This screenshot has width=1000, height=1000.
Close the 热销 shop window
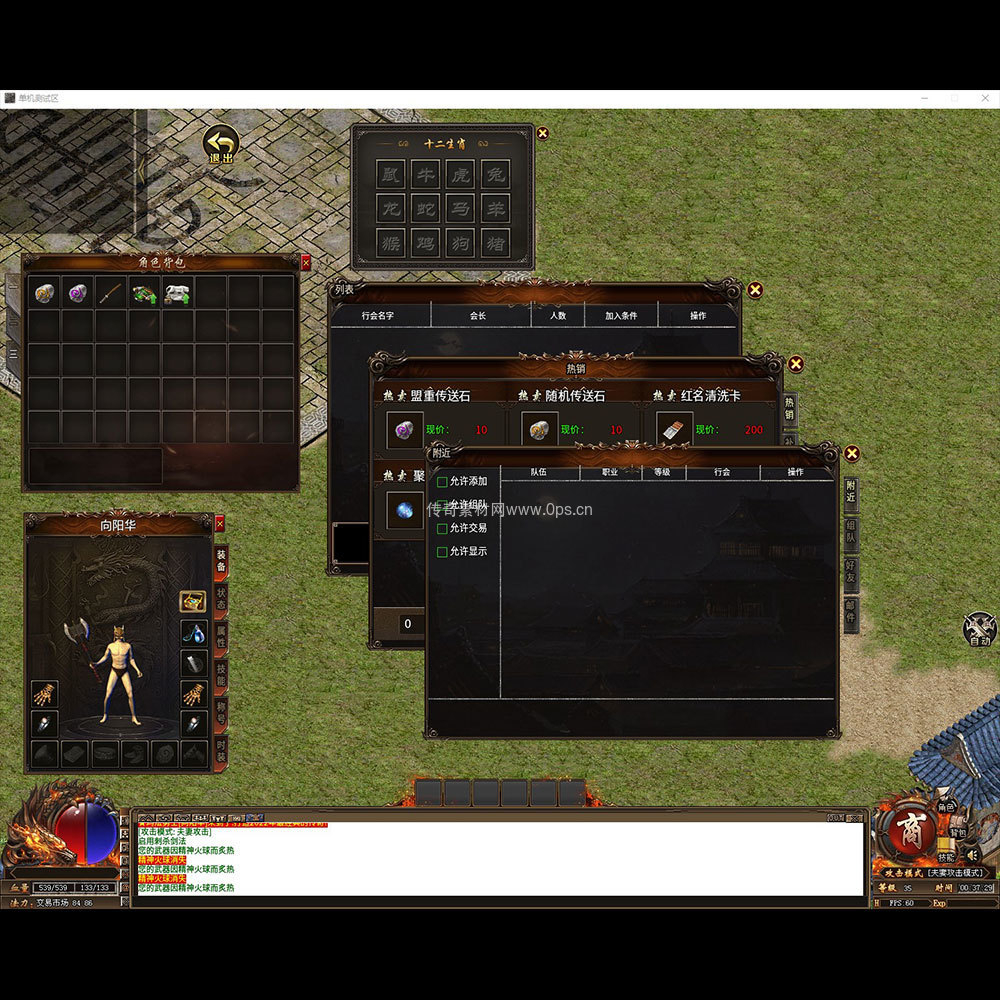click(x=796, y=364)
